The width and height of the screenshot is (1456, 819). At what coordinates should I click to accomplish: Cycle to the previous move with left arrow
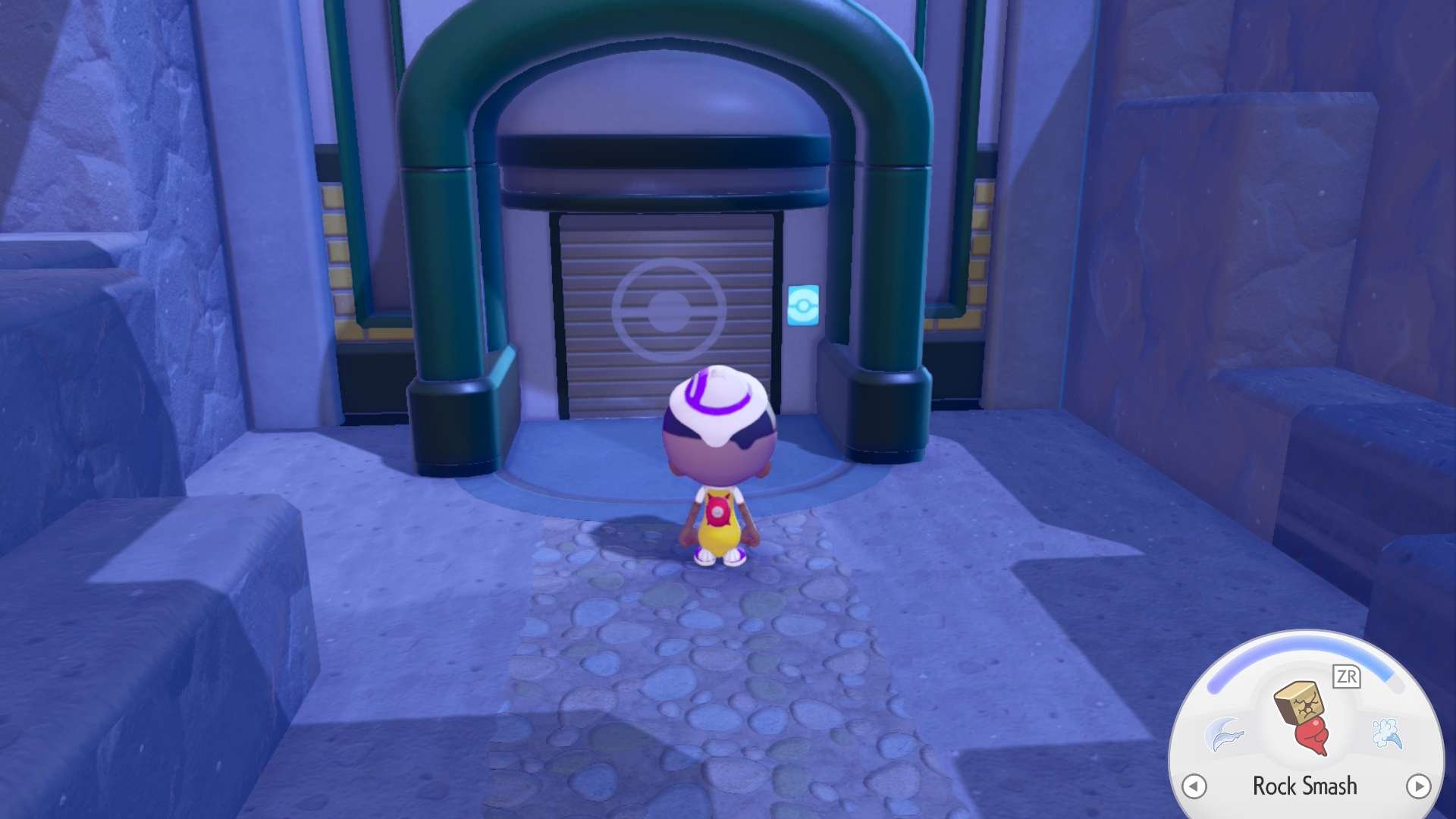click(x=1194, y=786)
